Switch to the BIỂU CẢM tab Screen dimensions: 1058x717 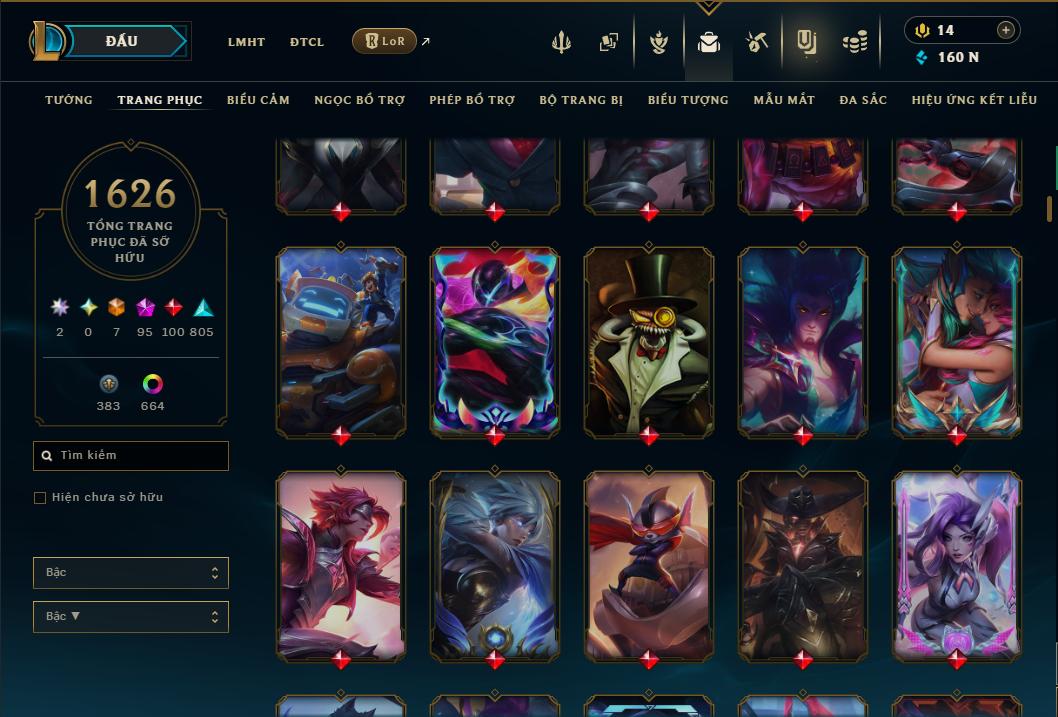pyautogui.click(x=258, y=100)
